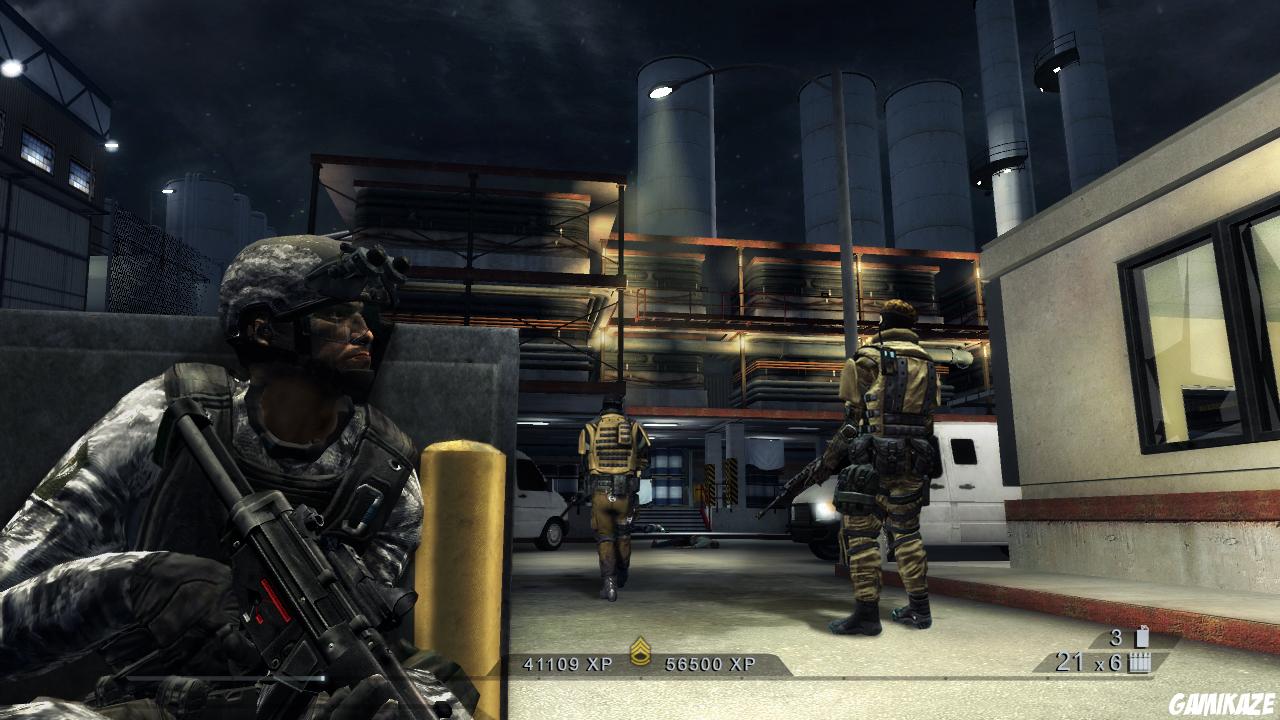This screenshot has height=720, width=1280.
Task: Click the ceiling lamp above the silos
Action: (658, 92)
